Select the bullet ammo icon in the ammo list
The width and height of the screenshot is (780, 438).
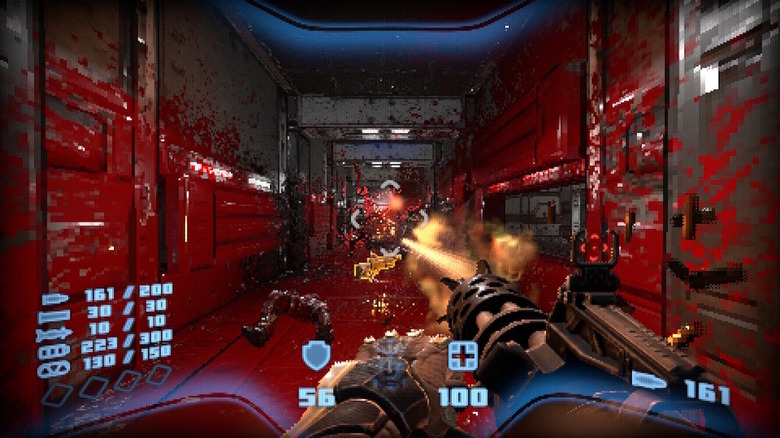pos(53,298)
